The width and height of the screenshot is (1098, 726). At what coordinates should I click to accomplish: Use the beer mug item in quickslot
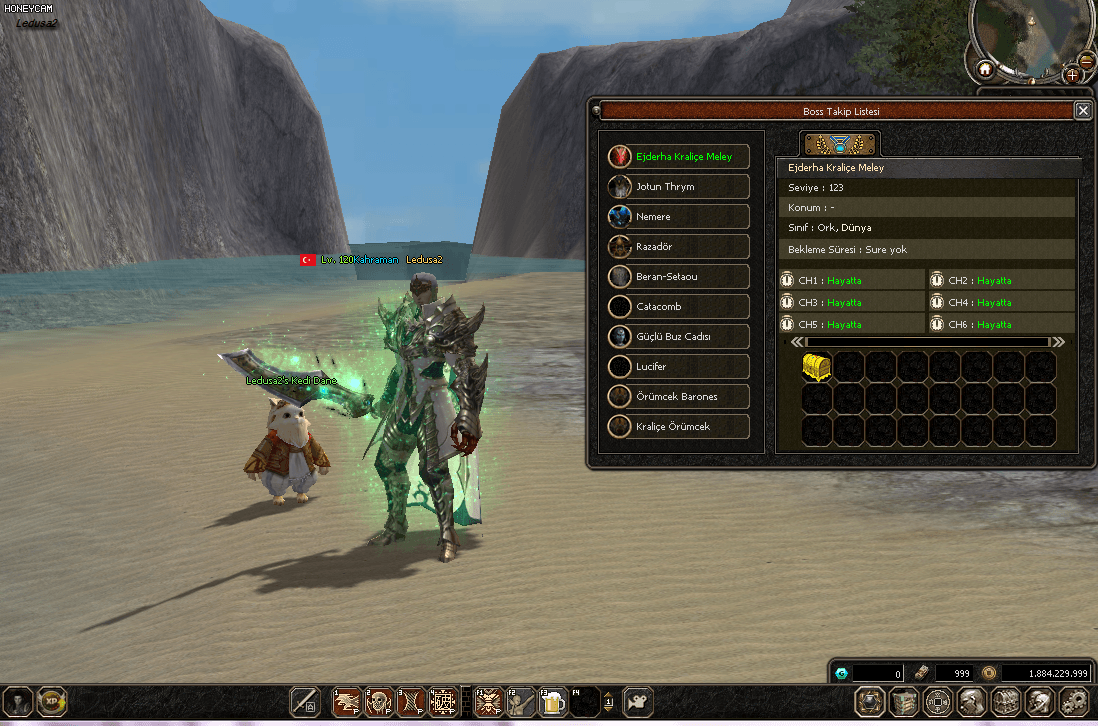[552, 702]
